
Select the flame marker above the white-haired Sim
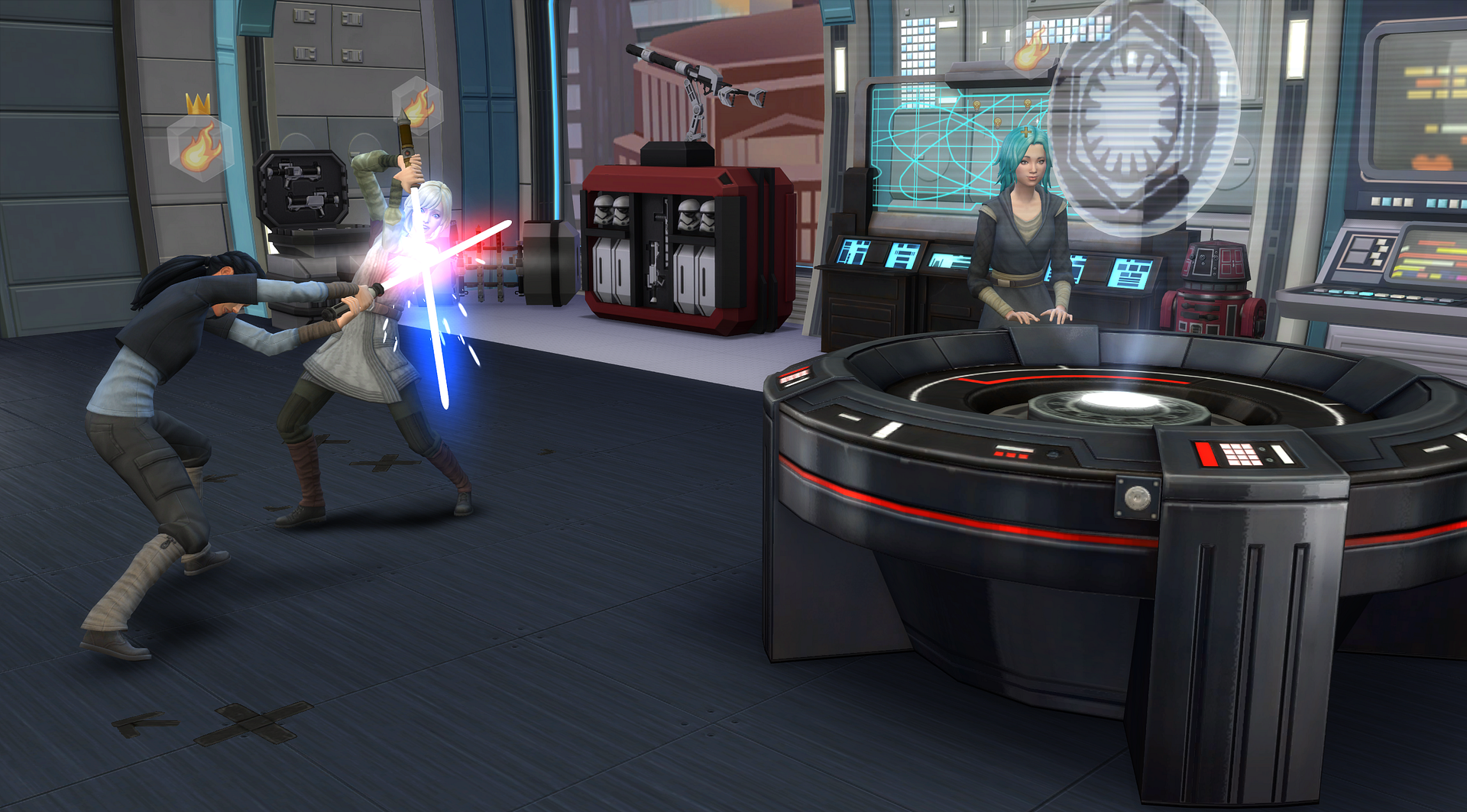417,105
